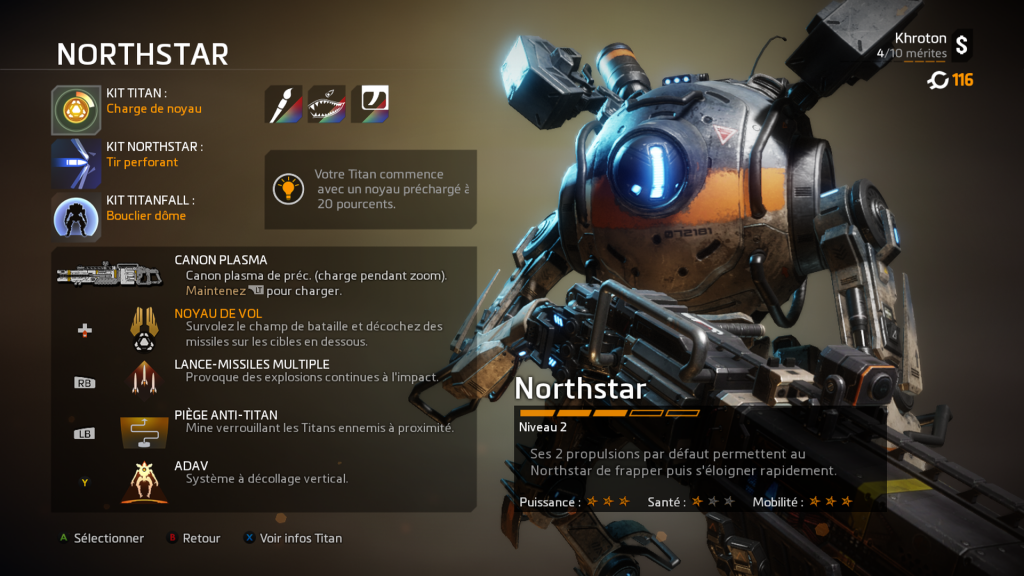1024x576 pixels.
Task: Open the Kit Northstar Tir perforant slot
Action: tap(77, 163)
